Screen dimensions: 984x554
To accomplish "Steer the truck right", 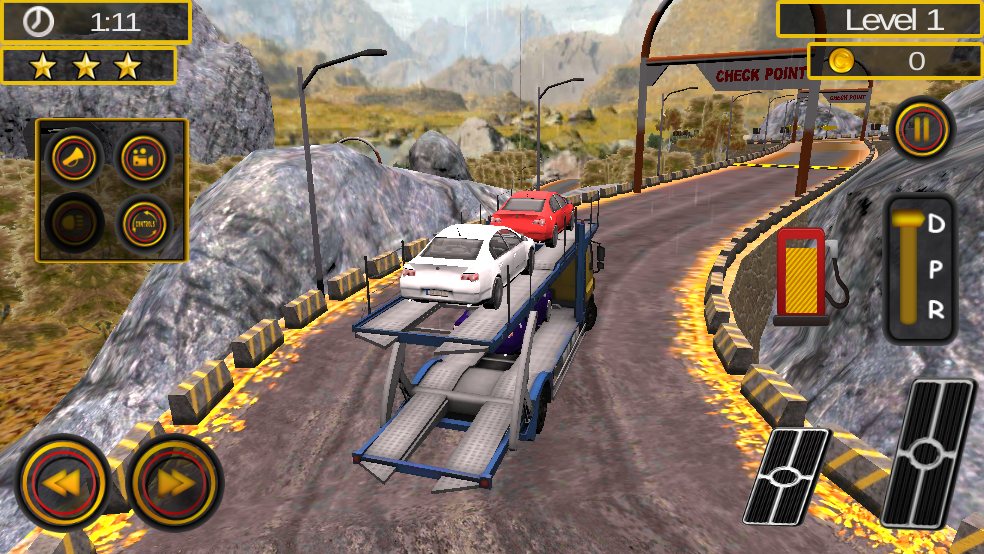I will [x=175, y=483].
